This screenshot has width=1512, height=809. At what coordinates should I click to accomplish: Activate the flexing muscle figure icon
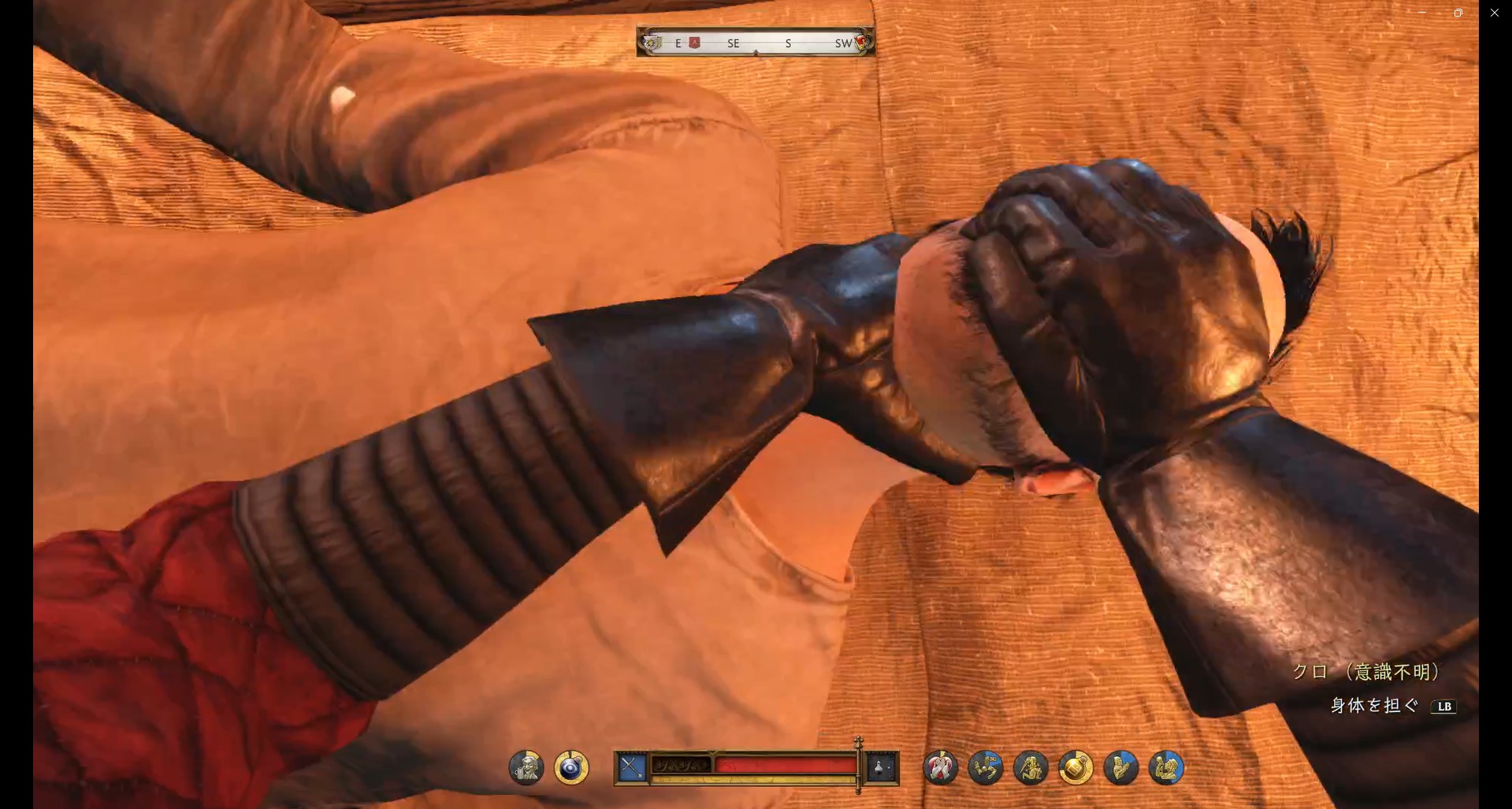(1166, 767)
